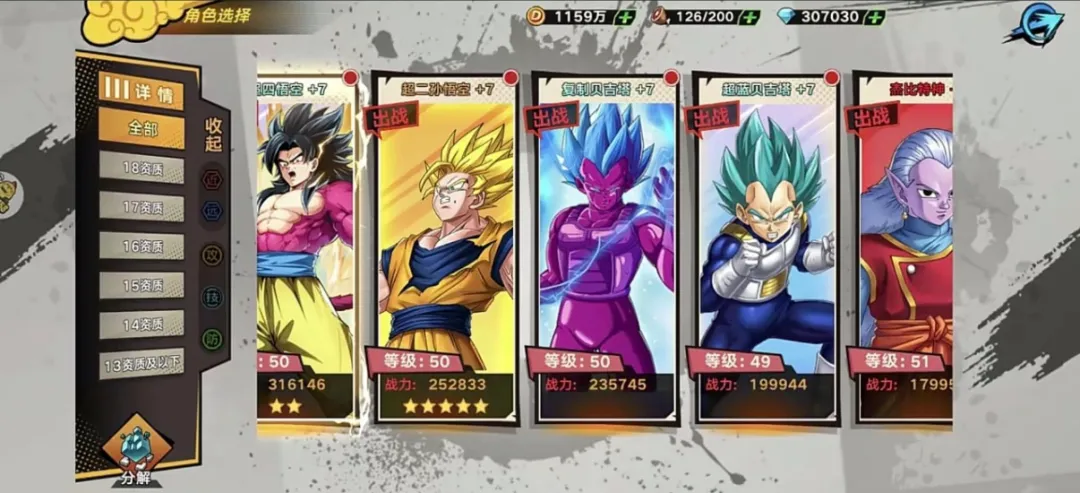Toggle the 攻 attack type filter
The image size is (1080, 493).
tap(213, 255)
